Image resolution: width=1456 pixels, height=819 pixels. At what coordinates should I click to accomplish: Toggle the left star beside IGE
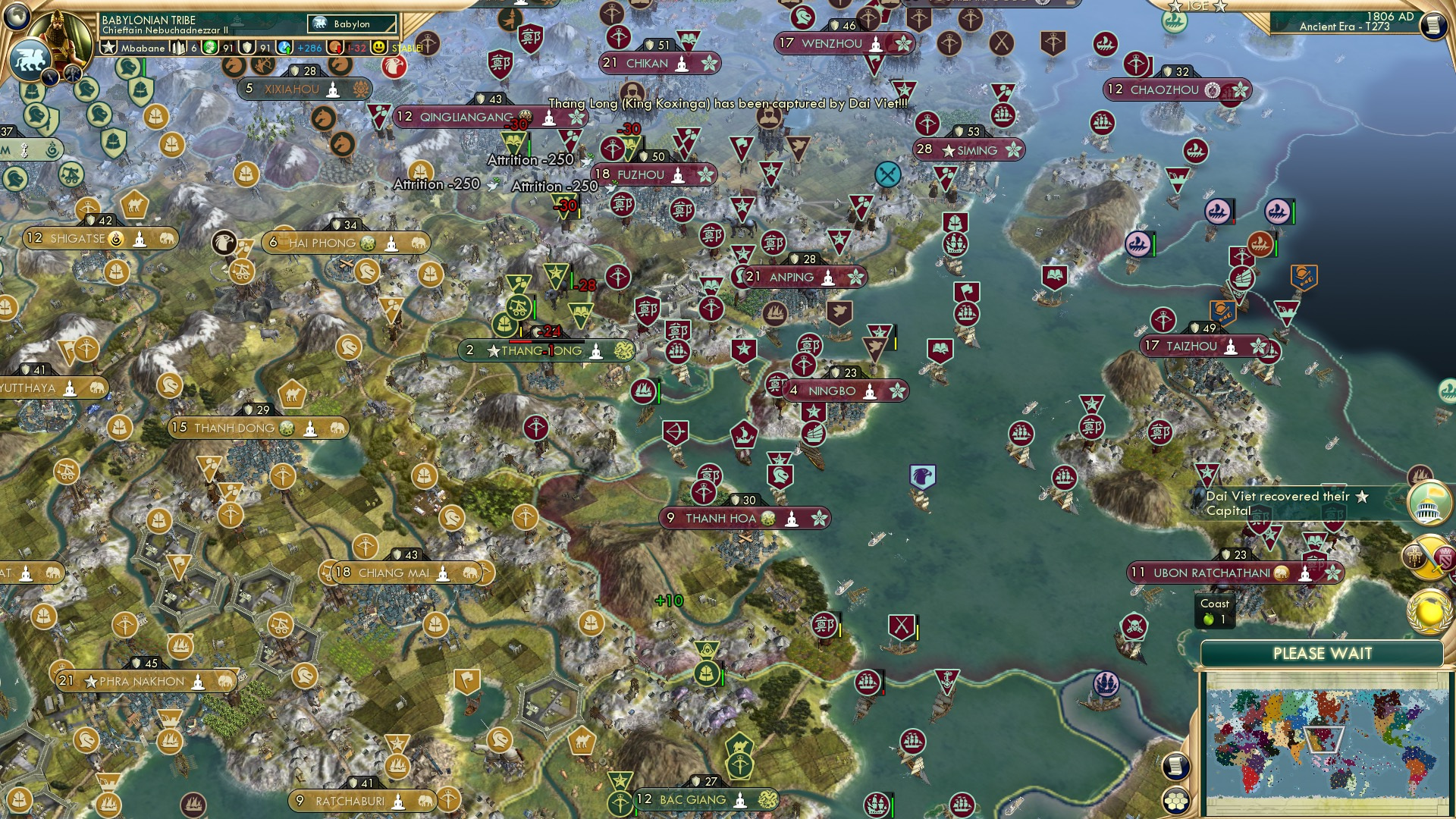tap(1175, 7)
